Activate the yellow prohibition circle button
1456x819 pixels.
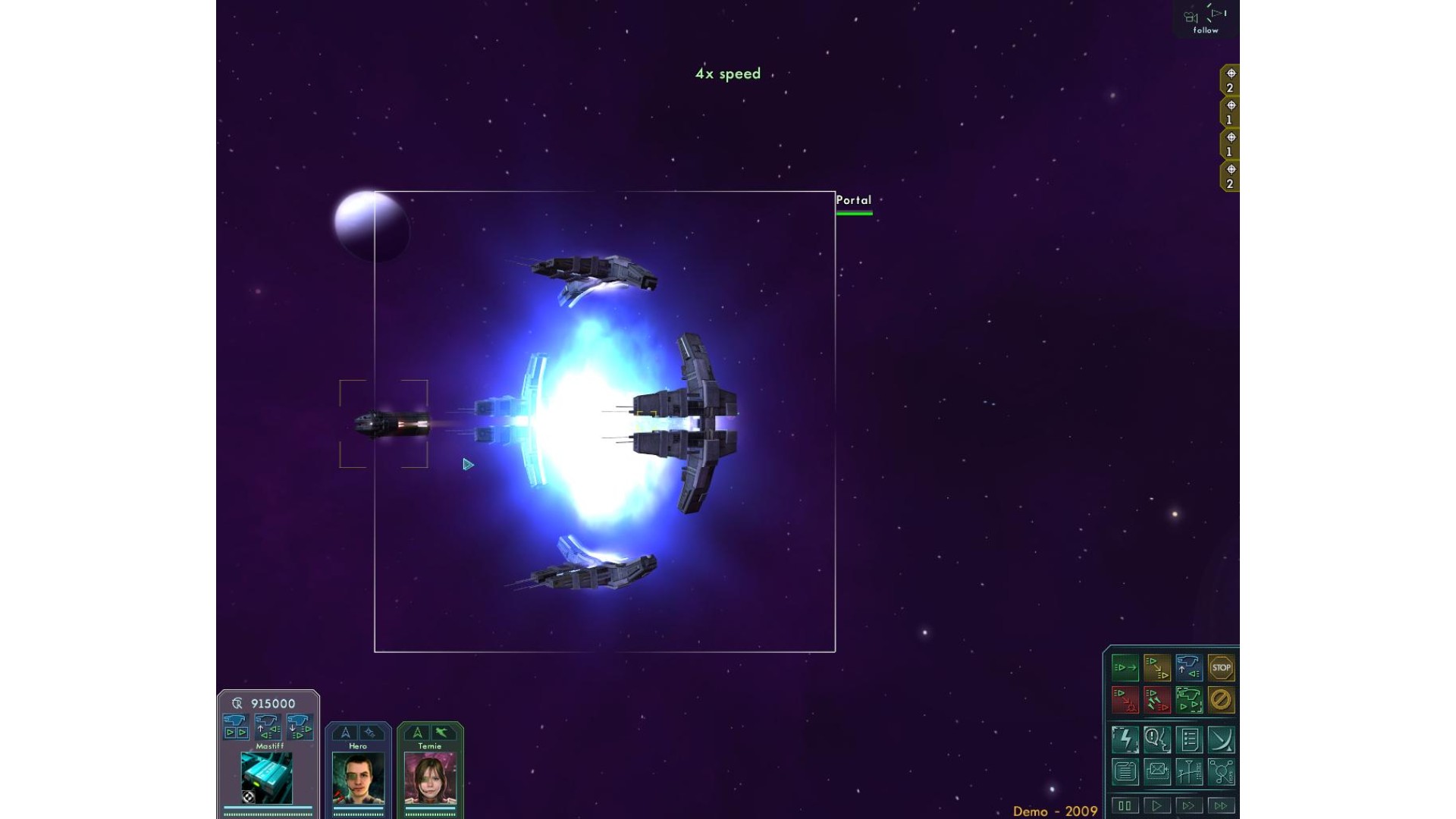[x=1220, y=700]
